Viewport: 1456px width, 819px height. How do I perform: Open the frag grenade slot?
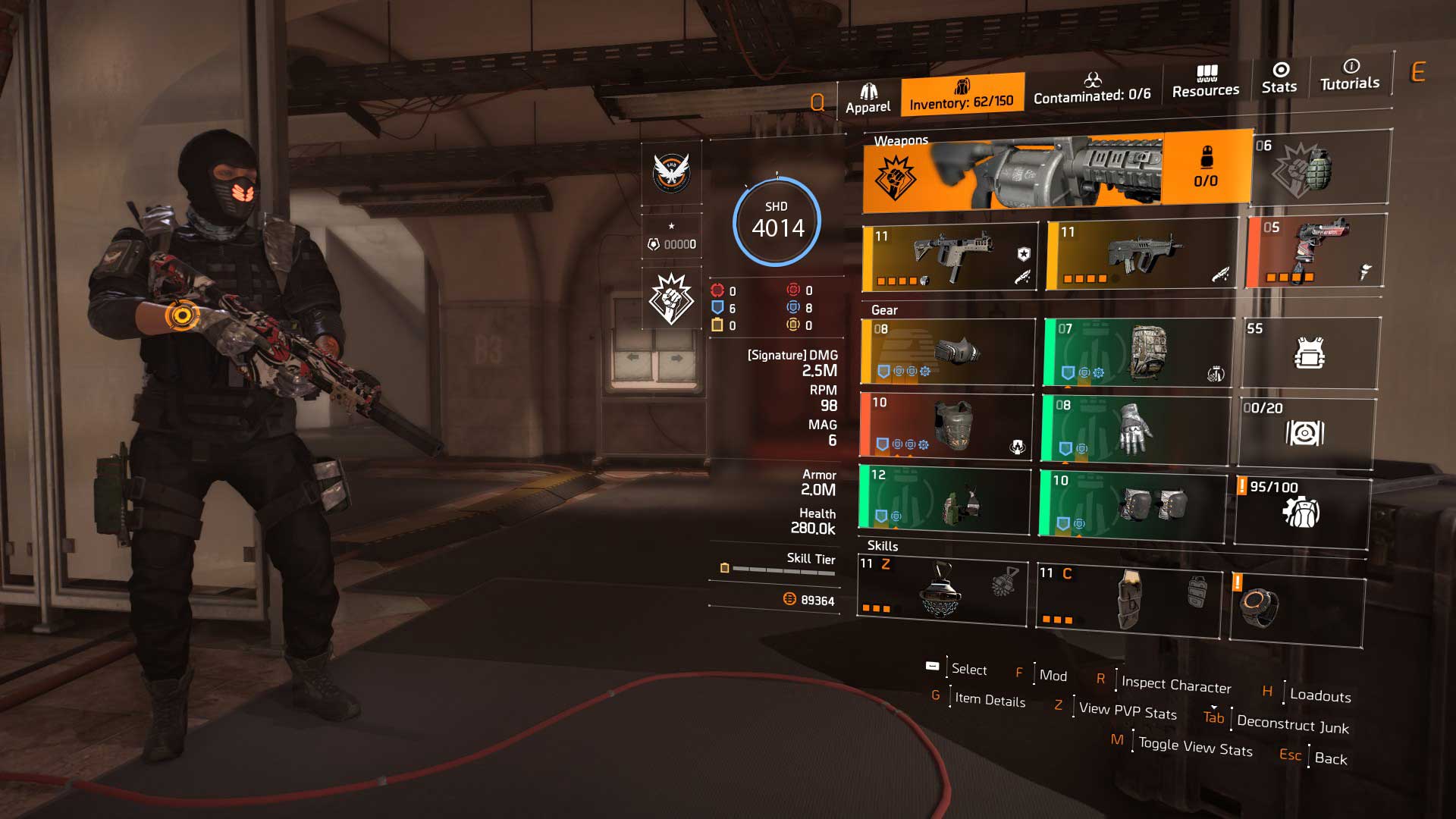(1320, 168)
